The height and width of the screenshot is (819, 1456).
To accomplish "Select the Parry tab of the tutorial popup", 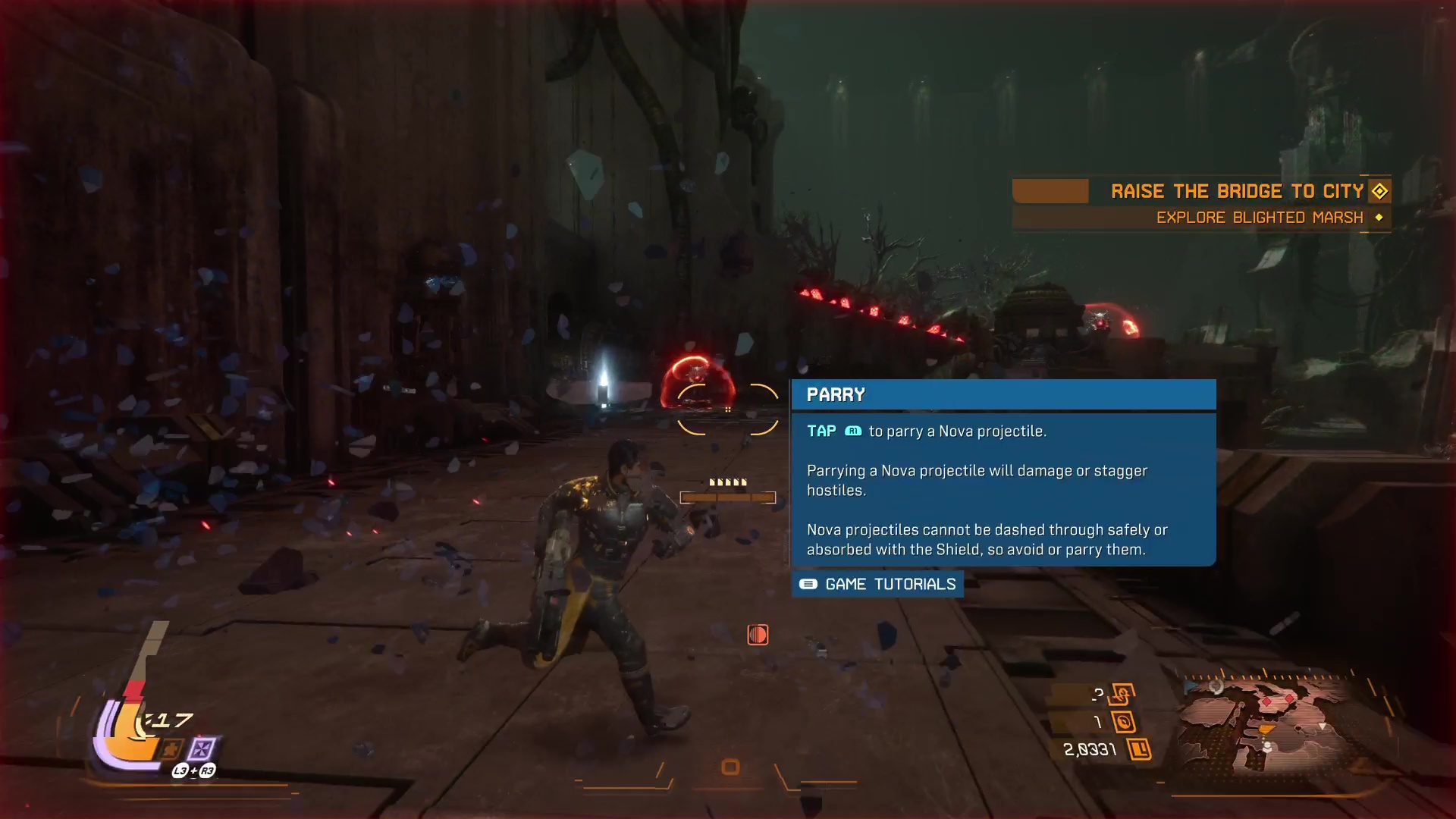I will tap(836, 394).
